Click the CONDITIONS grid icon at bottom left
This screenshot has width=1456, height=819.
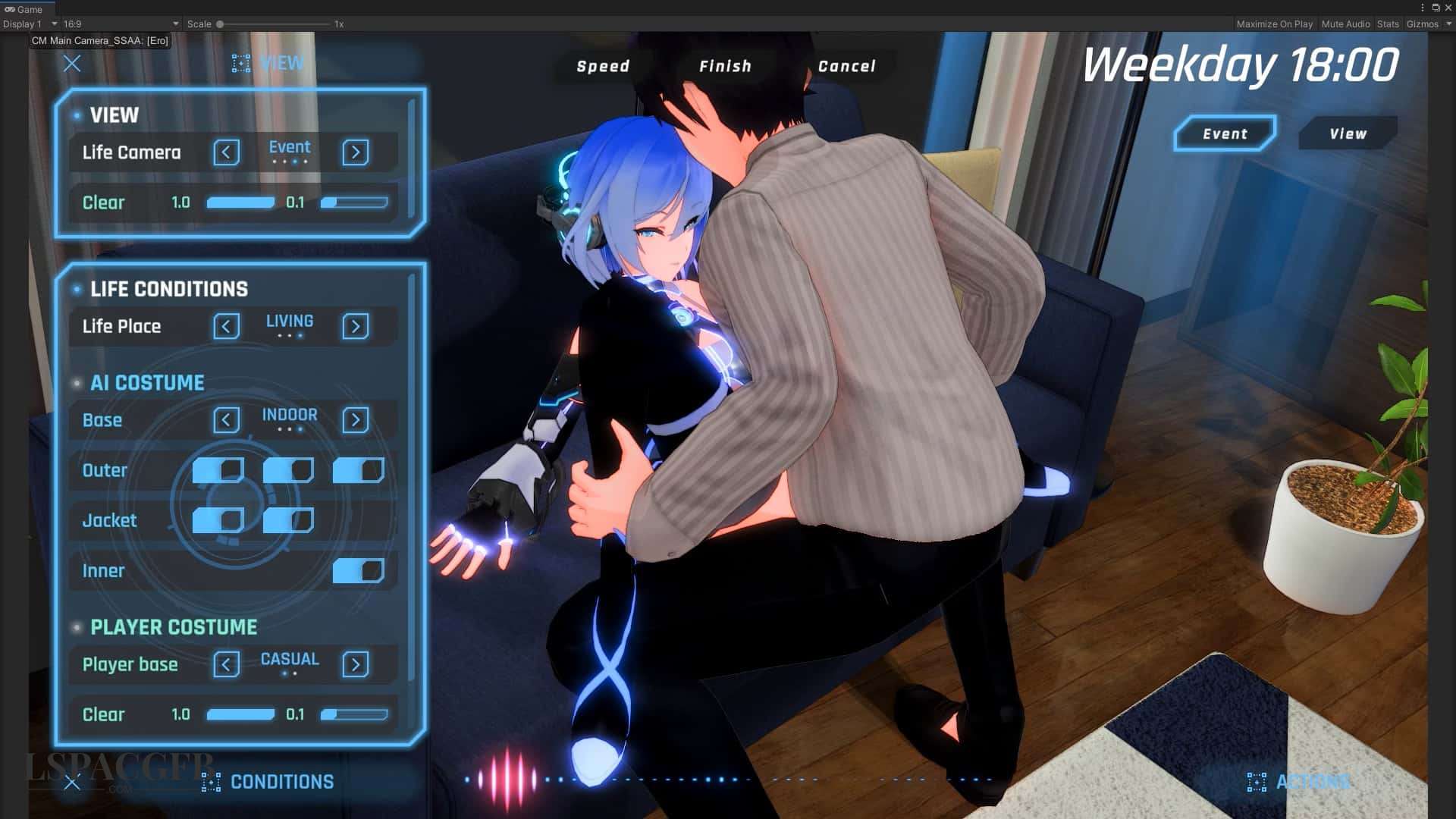pos(210,782)
